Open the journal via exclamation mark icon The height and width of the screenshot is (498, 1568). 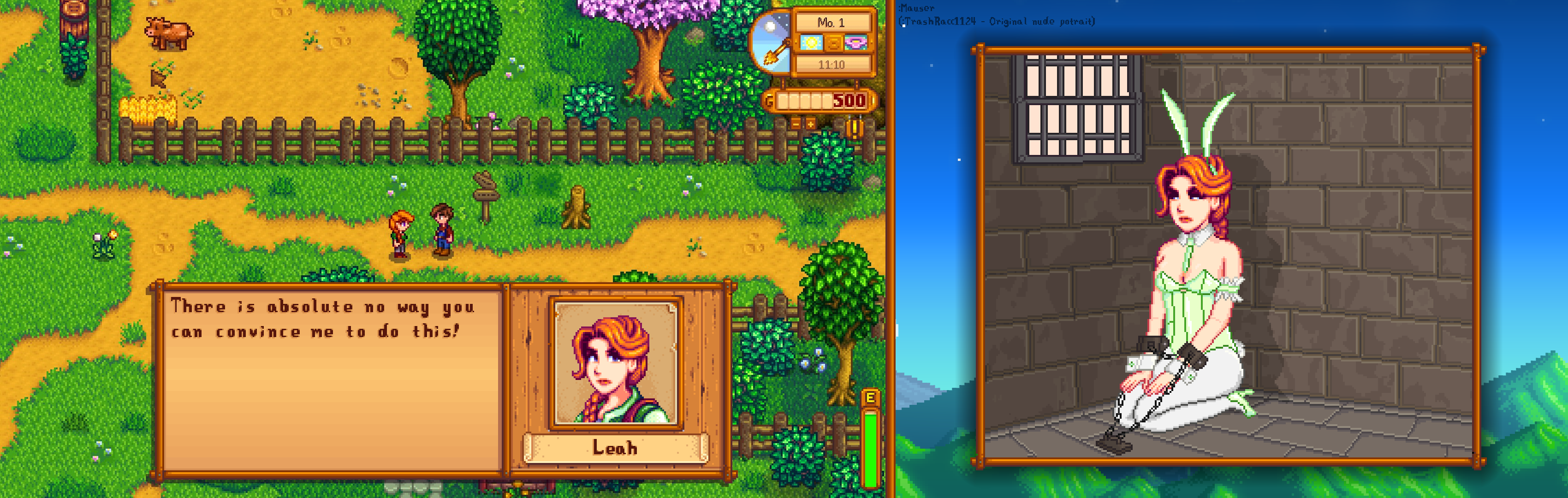[x=855, y=129]
